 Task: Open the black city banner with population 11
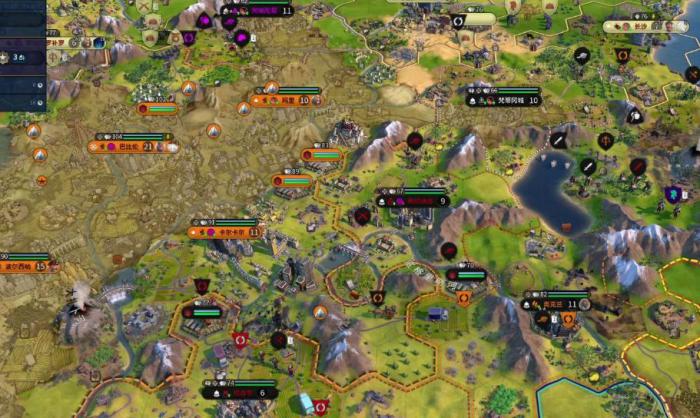(557, 304)
